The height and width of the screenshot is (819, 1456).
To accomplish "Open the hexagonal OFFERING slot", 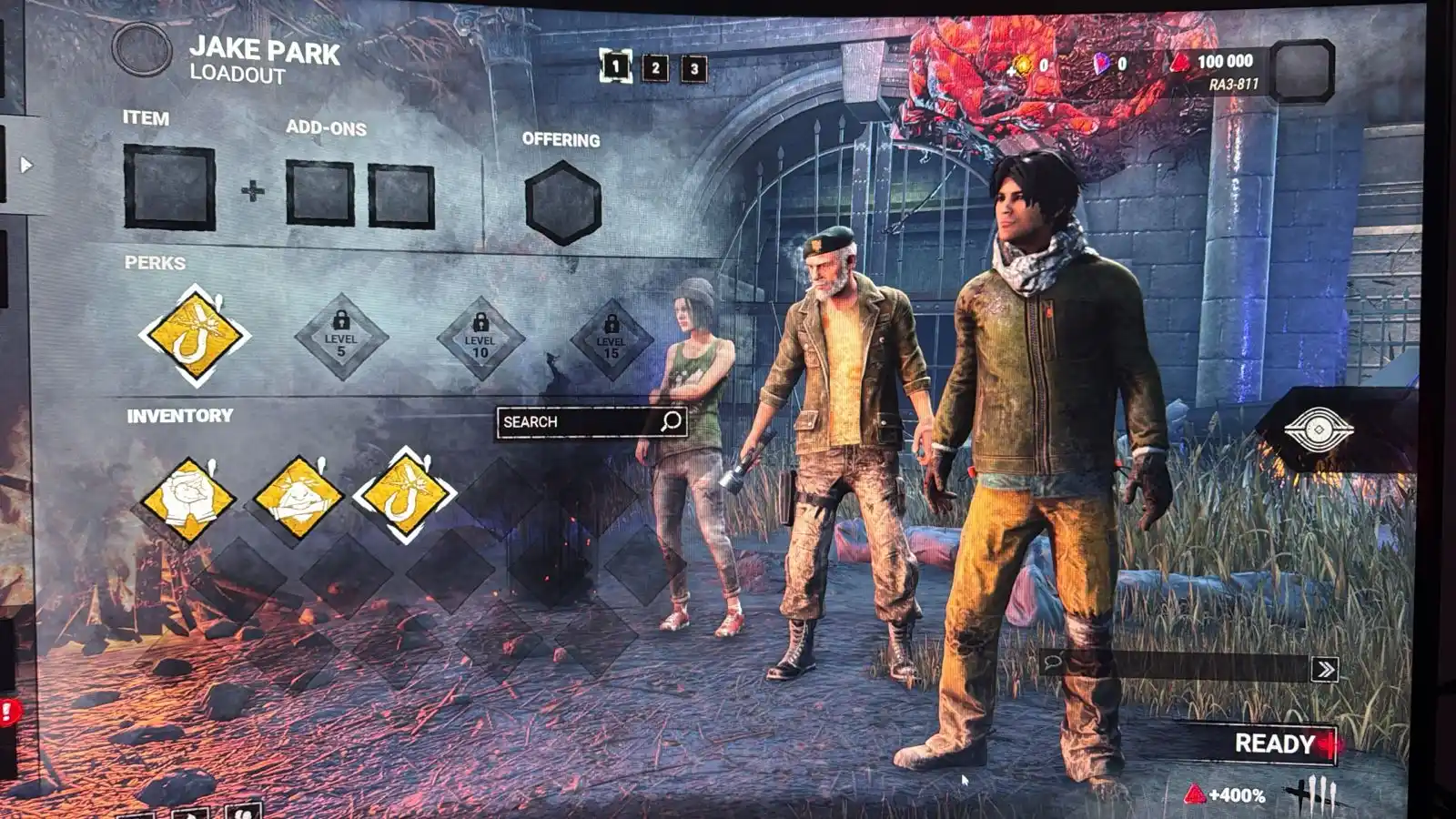I will point(562,203).
